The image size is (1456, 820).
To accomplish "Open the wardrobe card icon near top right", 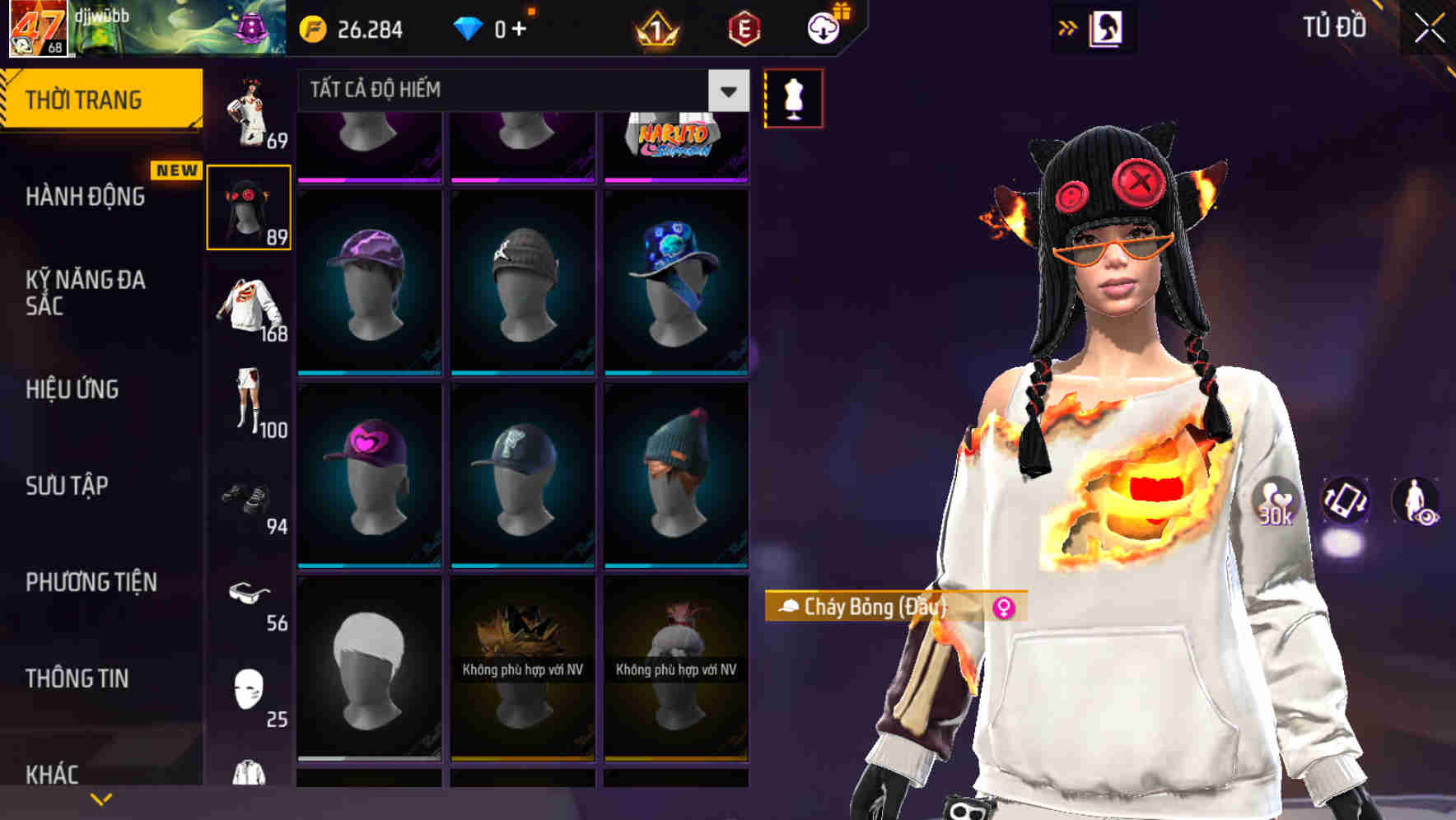I will point(1108,27).
